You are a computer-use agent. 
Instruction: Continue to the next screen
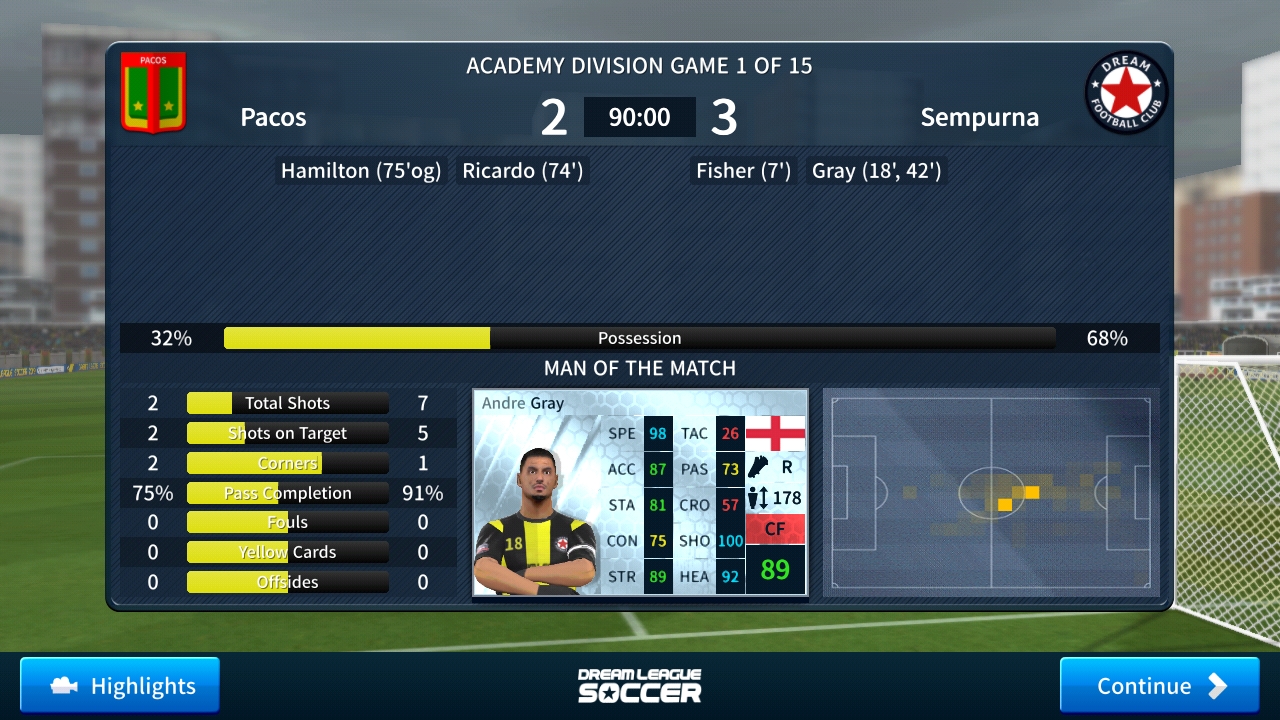[1159, 685]
